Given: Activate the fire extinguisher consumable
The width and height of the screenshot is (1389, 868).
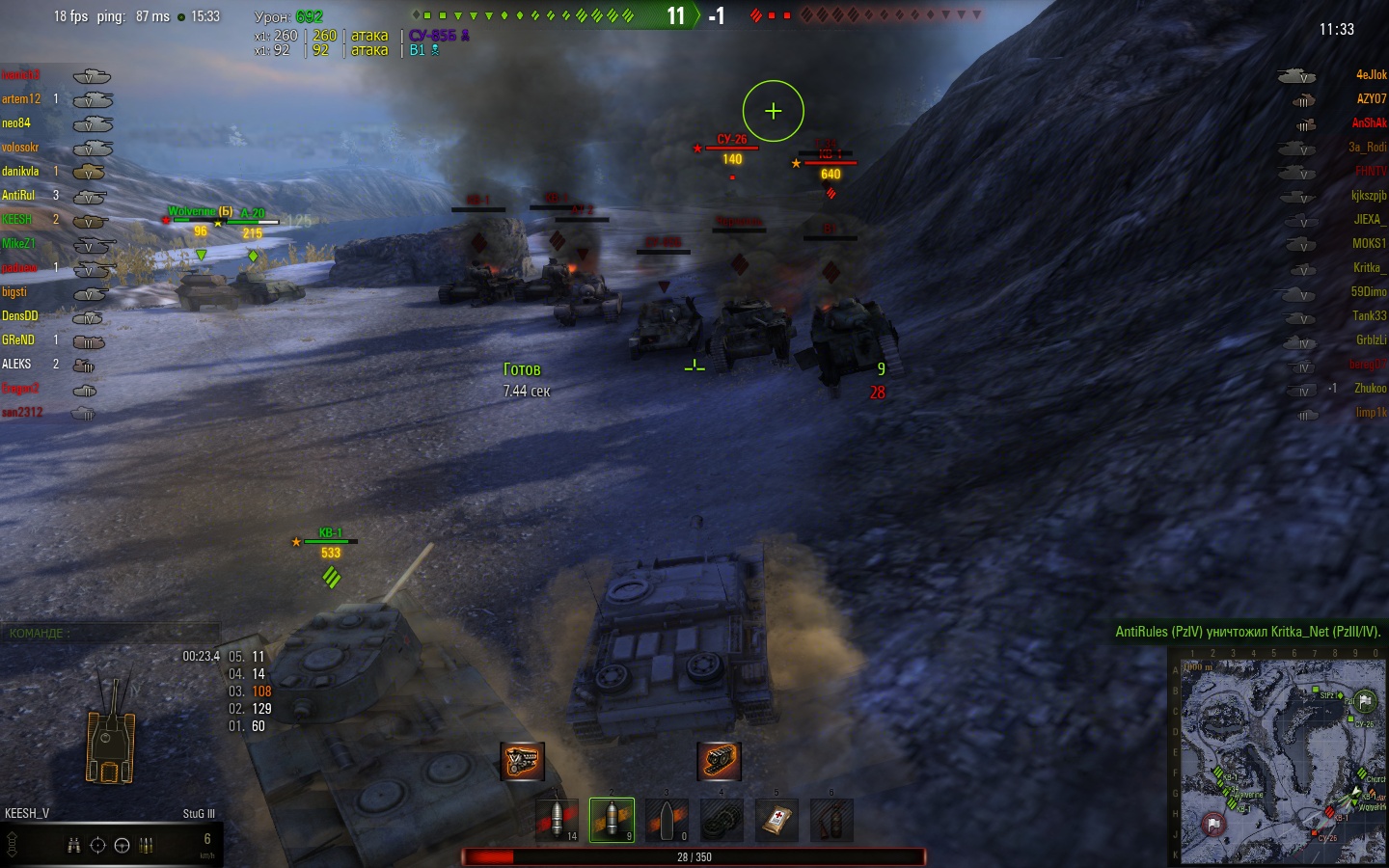Looking at the screenshot, I should pyautogui.click(x=831, y=820).
